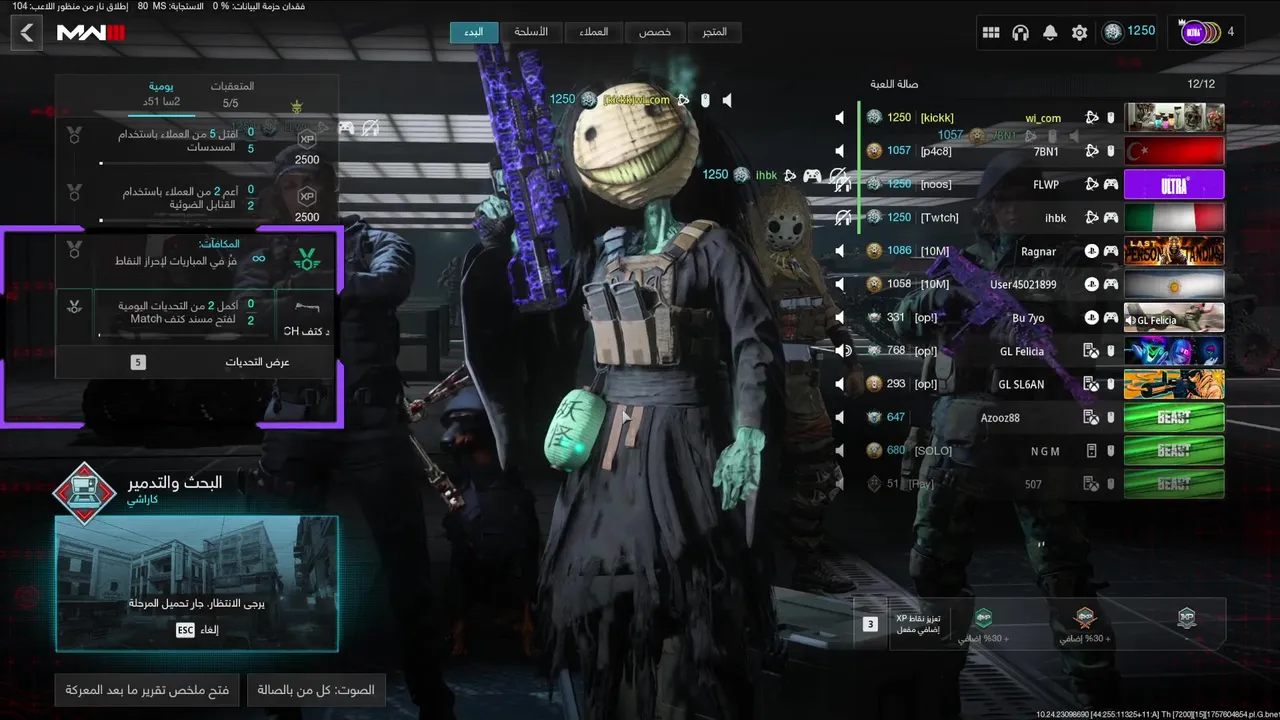Go back using the top-left arrow

pos(27,33)
